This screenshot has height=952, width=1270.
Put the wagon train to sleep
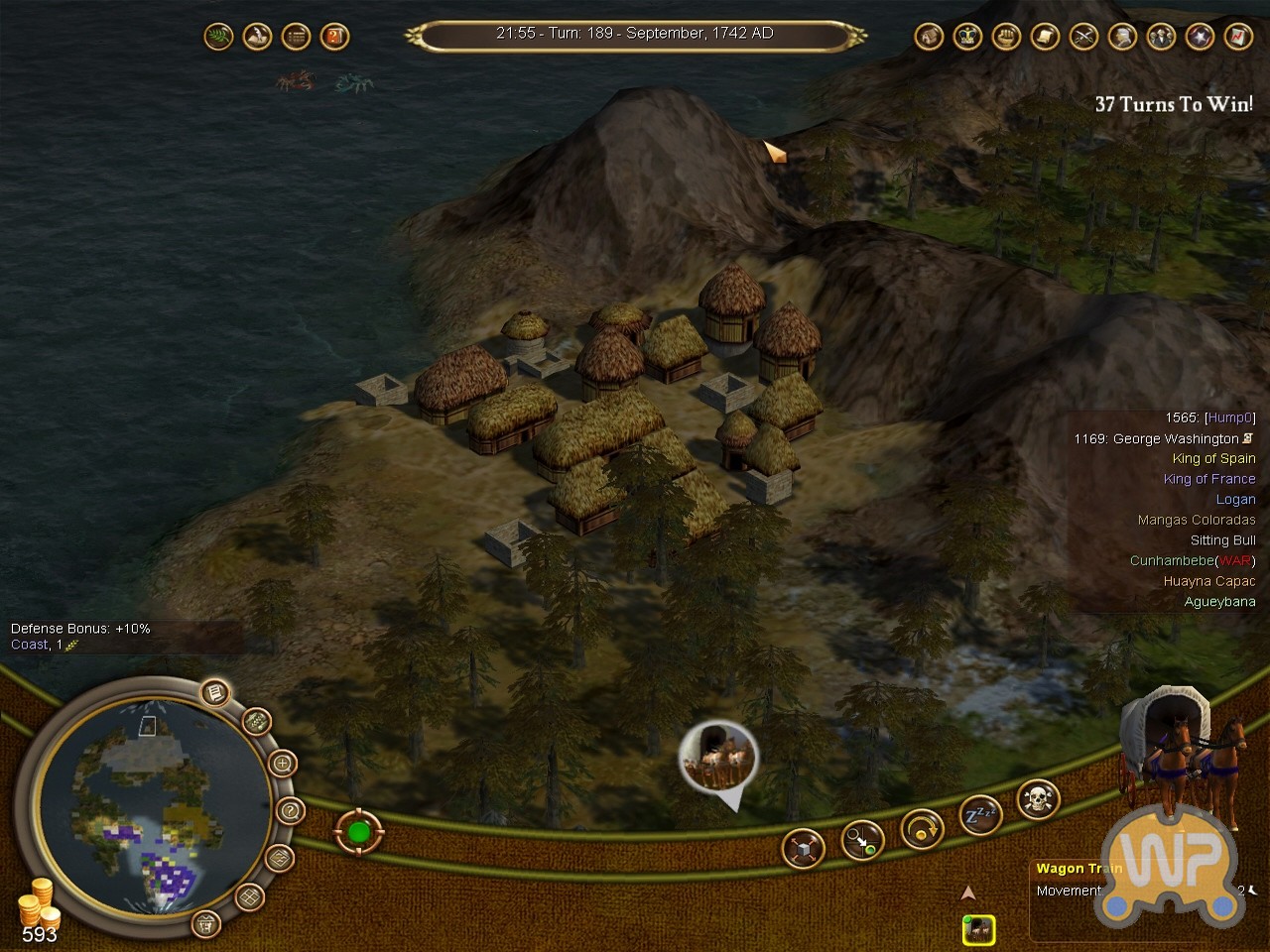click(979, 816)
